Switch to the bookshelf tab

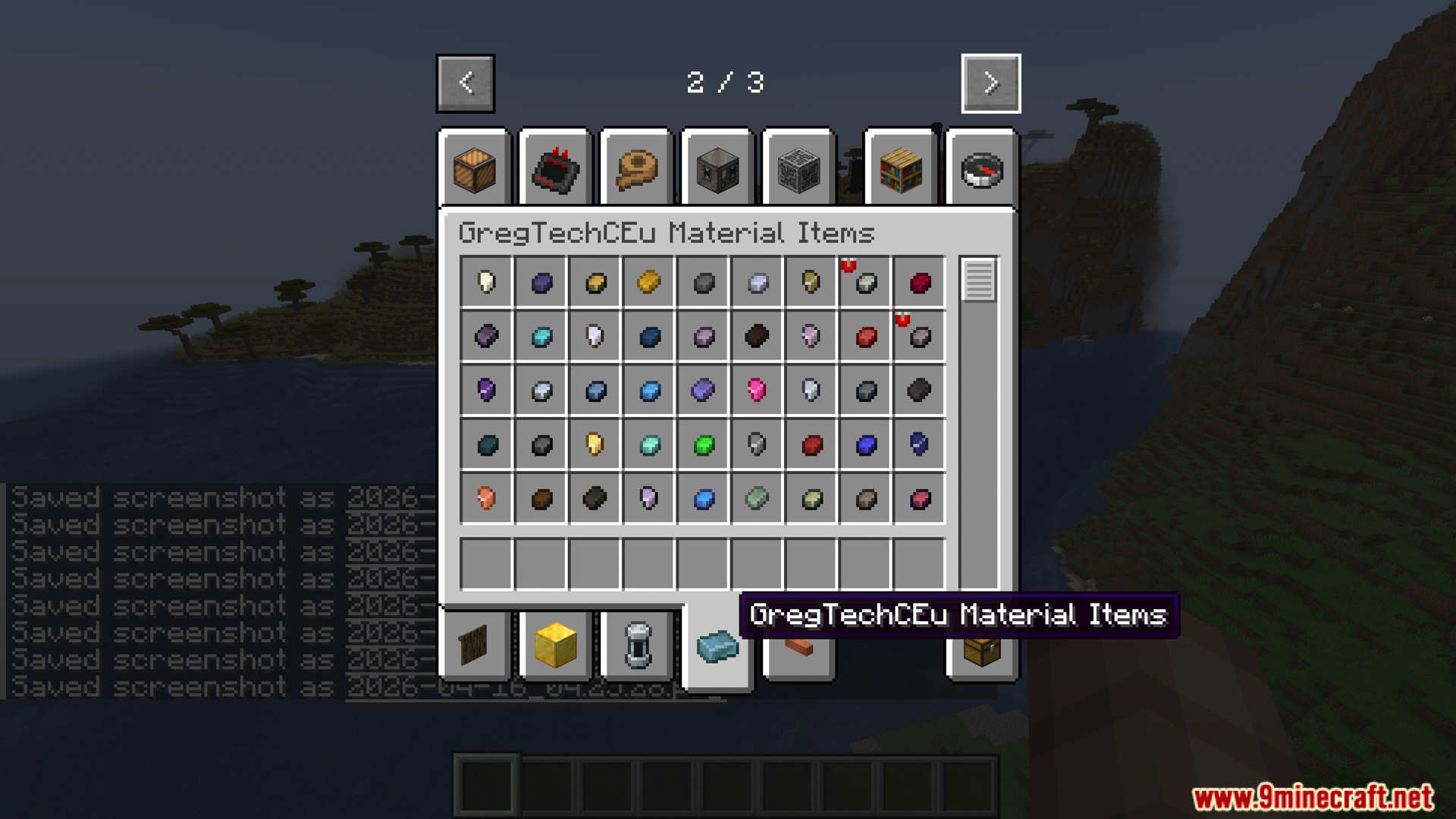click(901, 169)
